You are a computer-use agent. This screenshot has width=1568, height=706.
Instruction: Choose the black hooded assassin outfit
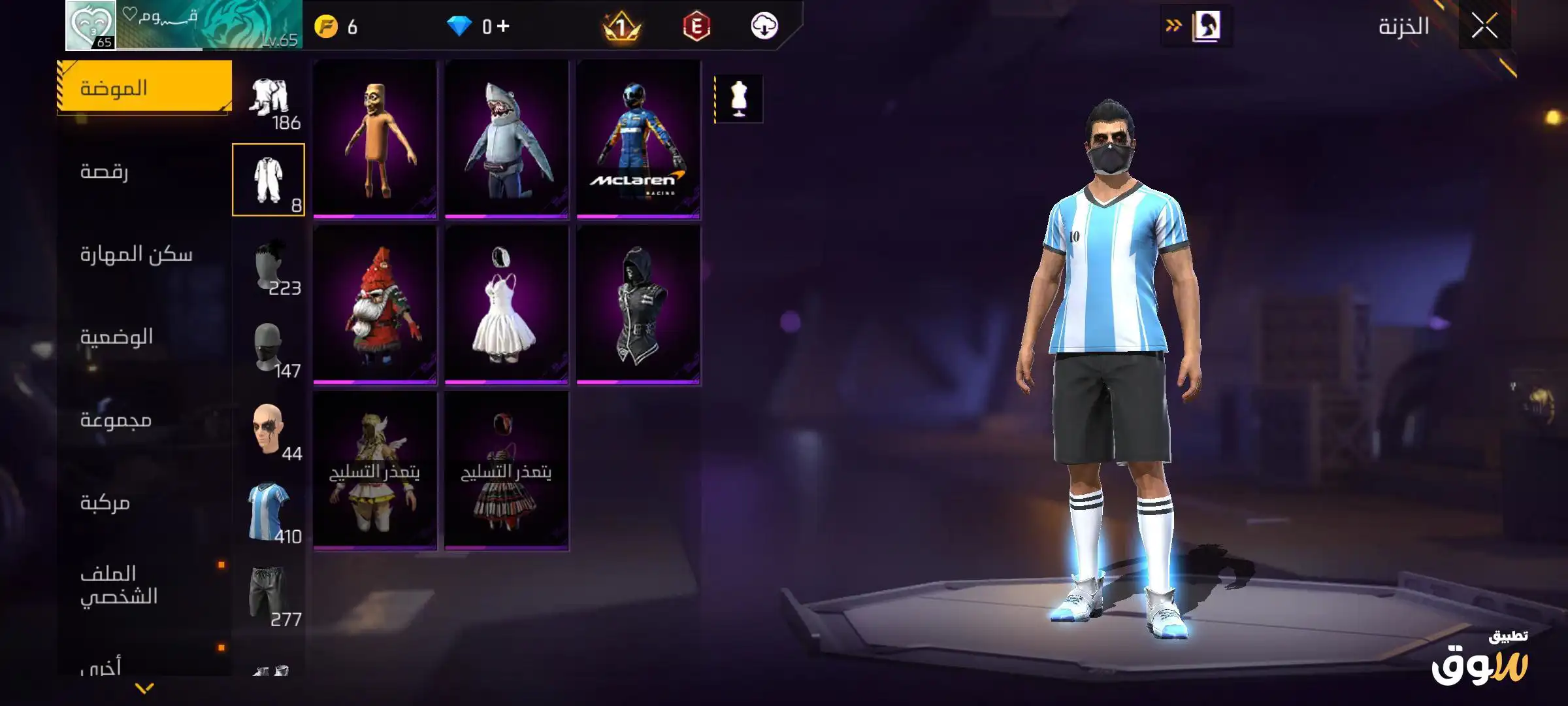tap(638, 305)
